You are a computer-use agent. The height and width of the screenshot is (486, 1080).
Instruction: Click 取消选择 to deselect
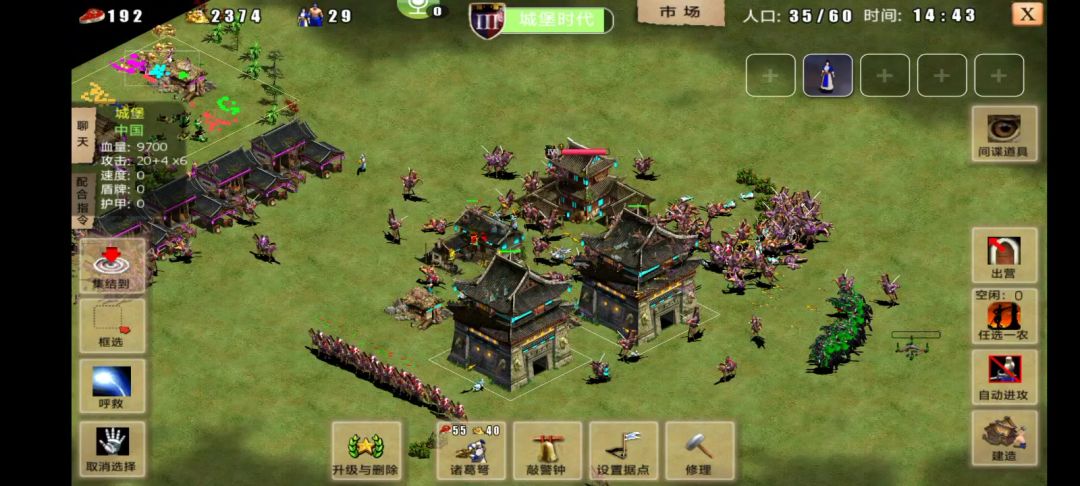[x=112, y=450]
